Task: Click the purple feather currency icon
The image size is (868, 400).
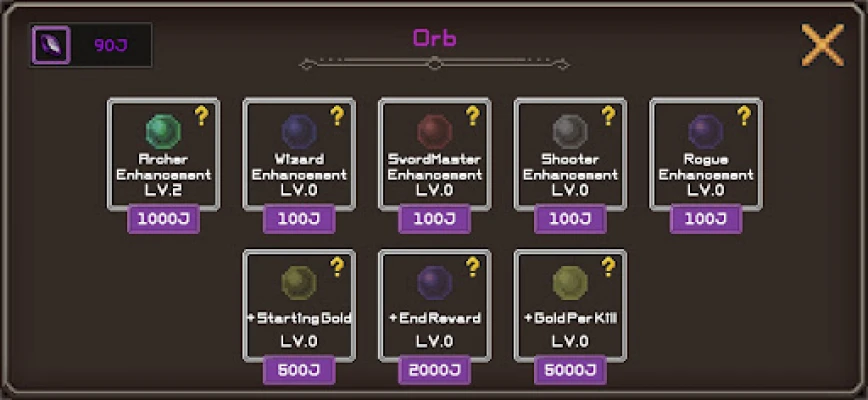Action: coord(51,45)
